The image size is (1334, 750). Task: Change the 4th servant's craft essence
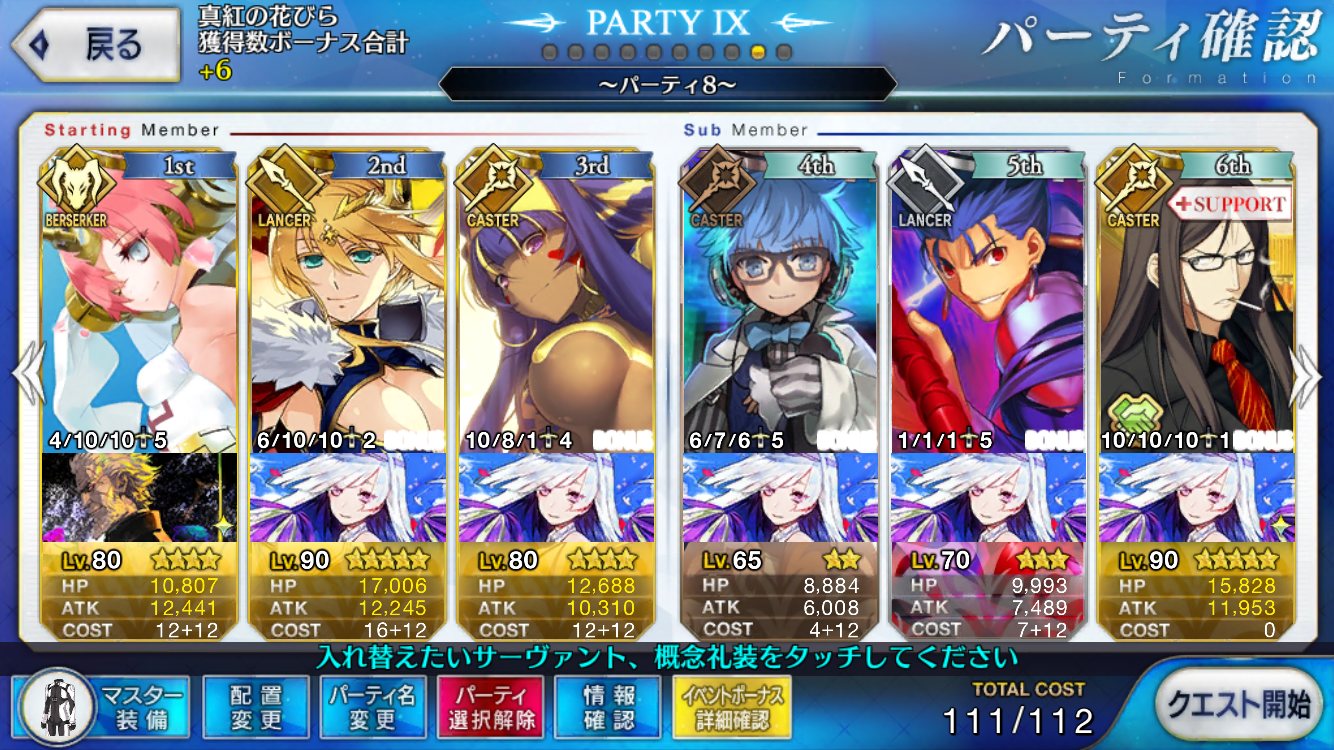780,497
